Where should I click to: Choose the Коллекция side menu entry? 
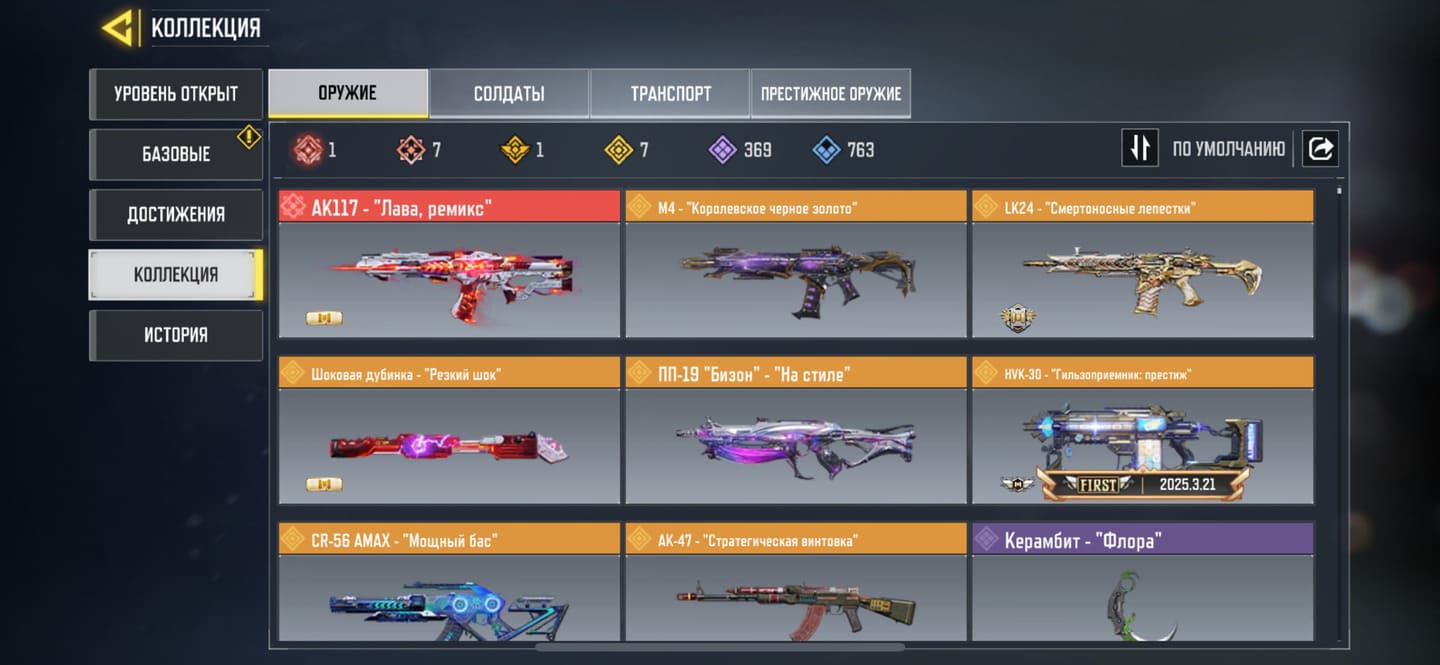[x=176, y=274]
